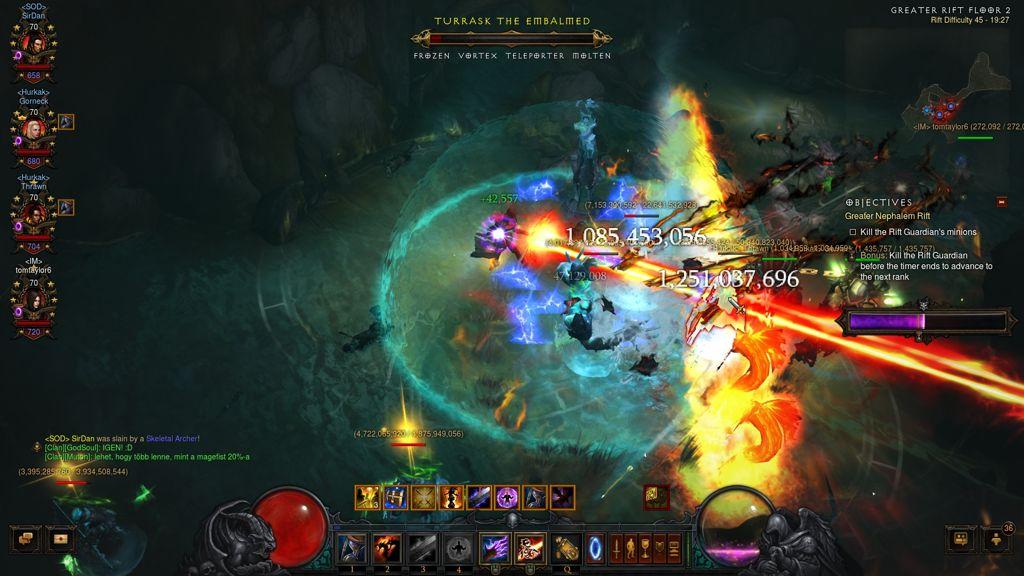Viewport: 1024px width, 576px height.
Task: Use the purple left-mouse skill
Action: pyautogui.click(x=495, y=548)
